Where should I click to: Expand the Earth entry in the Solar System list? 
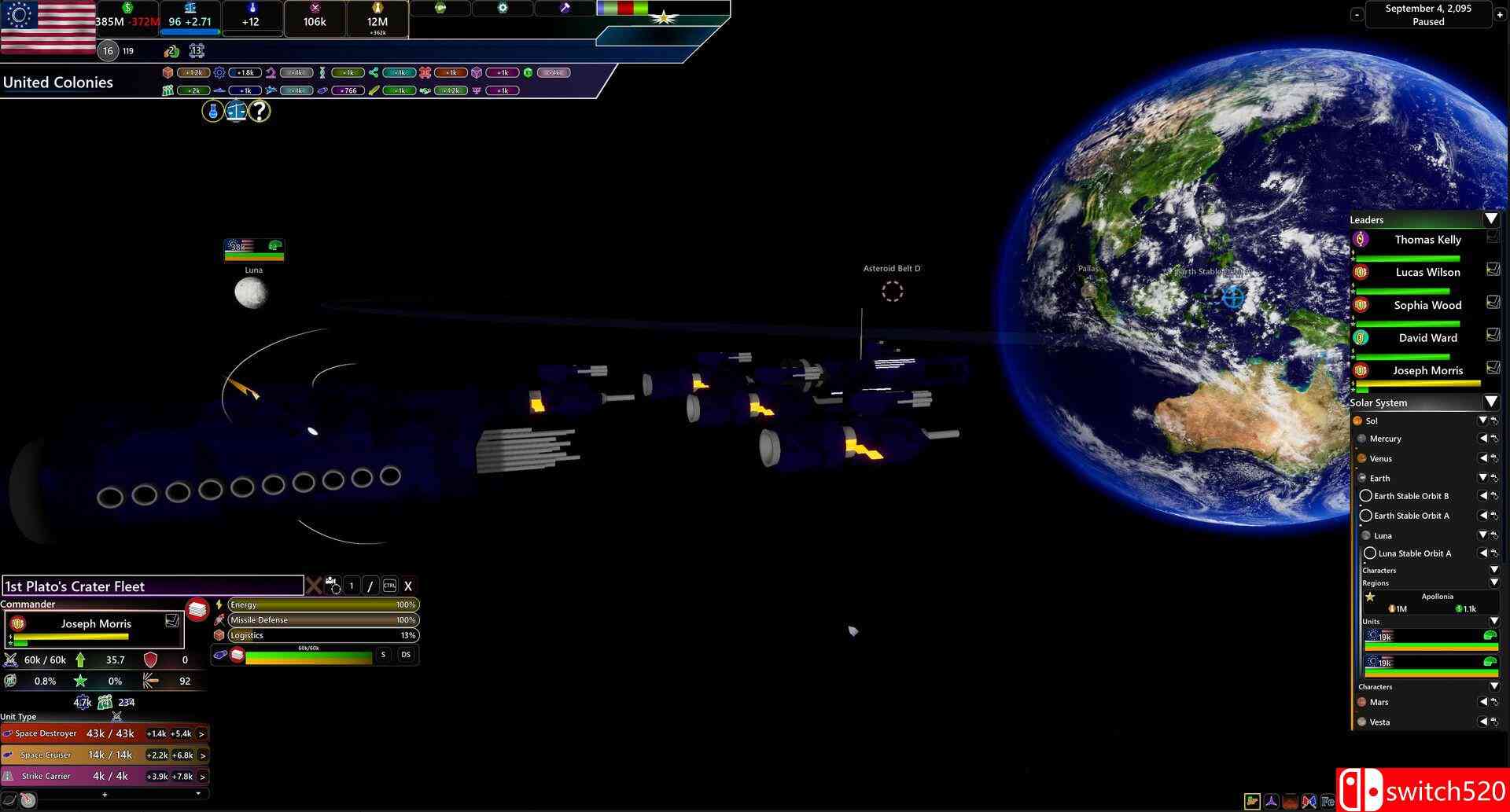click(x=1482, y=478)
